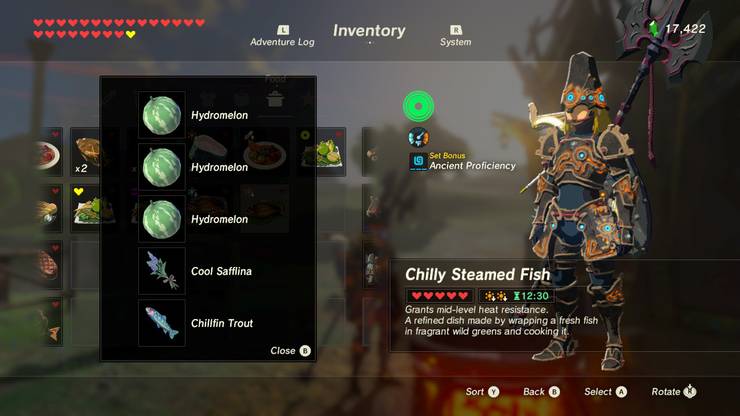This screenshot has width=740, height=416.
Task: Choose the Food category pot icon
Action: [274, 97]
